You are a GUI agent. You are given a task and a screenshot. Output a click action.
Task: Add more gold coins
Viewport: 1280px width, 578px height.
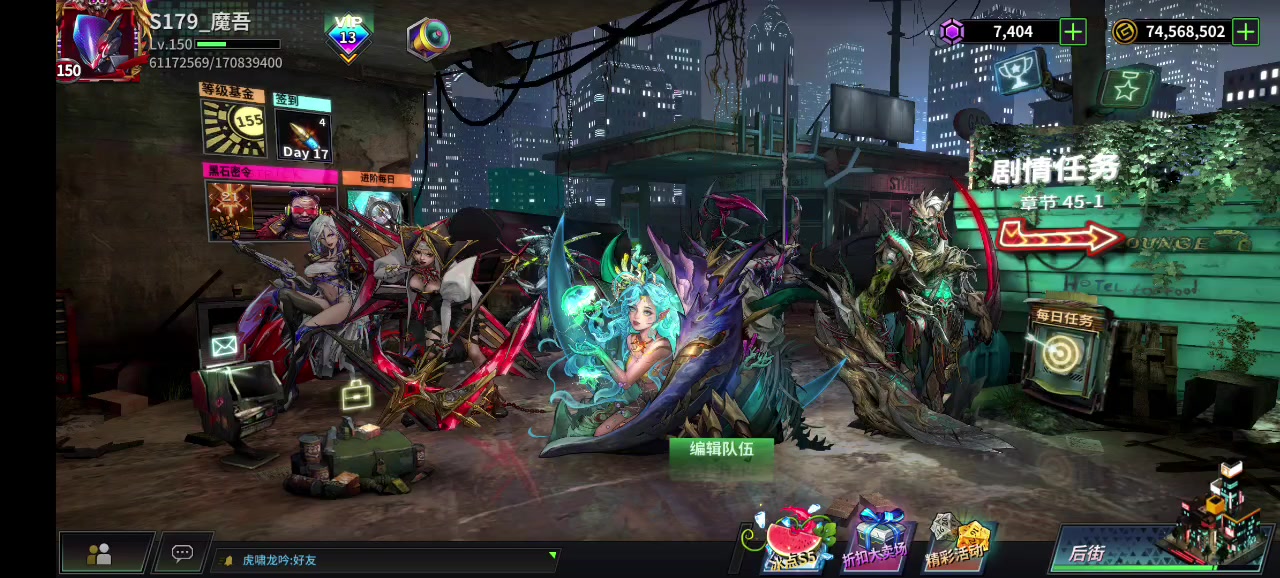click(x=1245, y=32)
